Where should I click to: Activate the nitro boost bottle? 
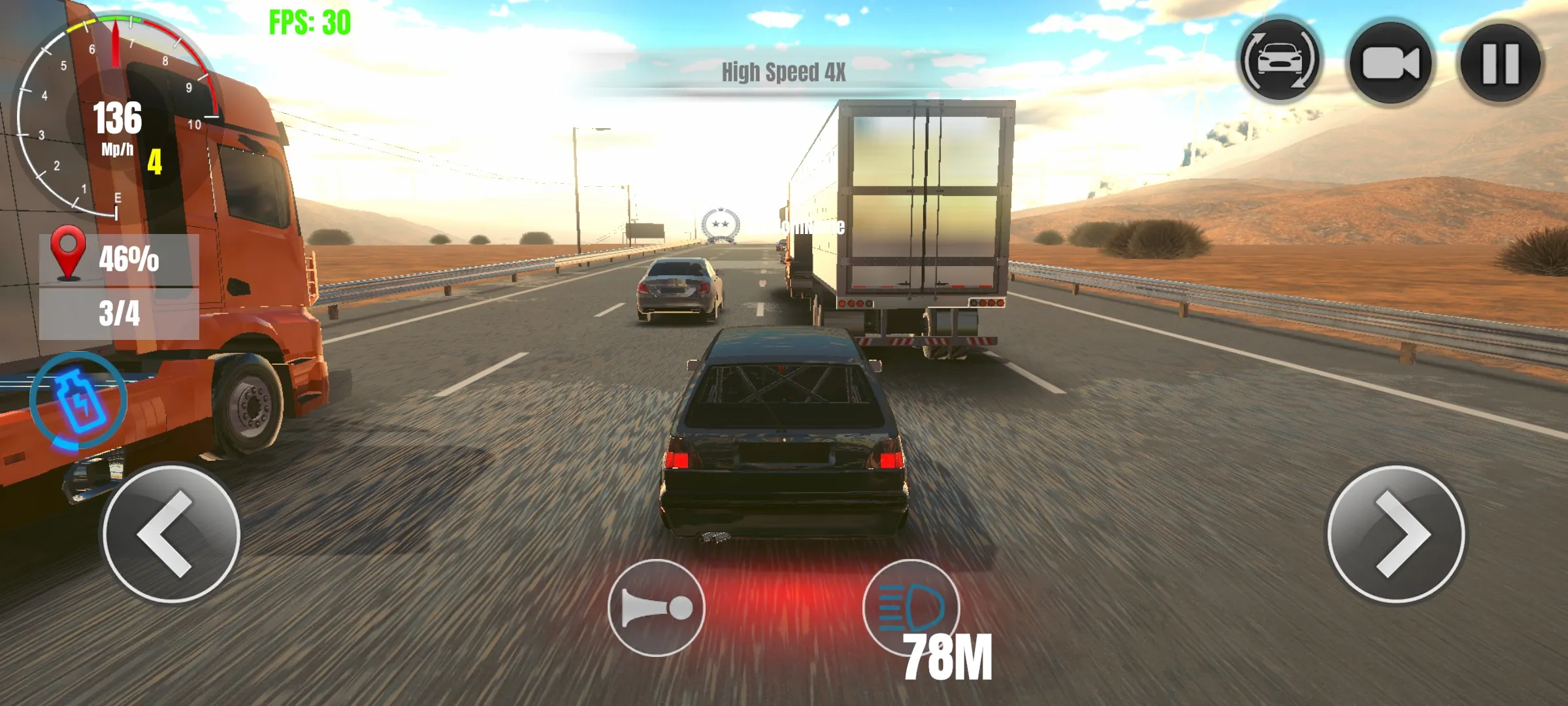78,401
